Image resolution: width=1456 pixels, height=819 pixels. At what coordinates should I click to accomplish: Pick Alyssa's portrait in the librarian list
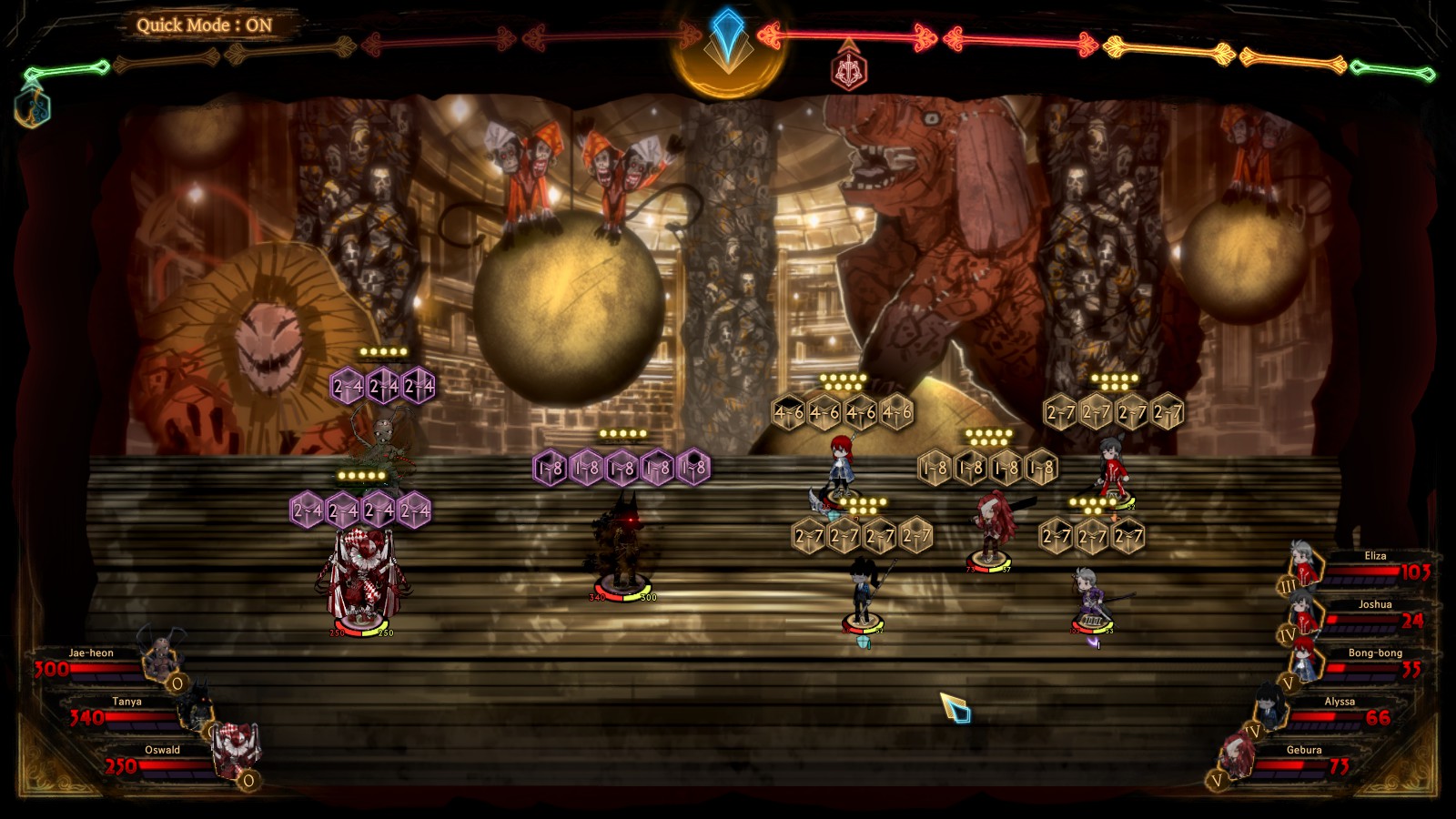tap(1269, 705)
